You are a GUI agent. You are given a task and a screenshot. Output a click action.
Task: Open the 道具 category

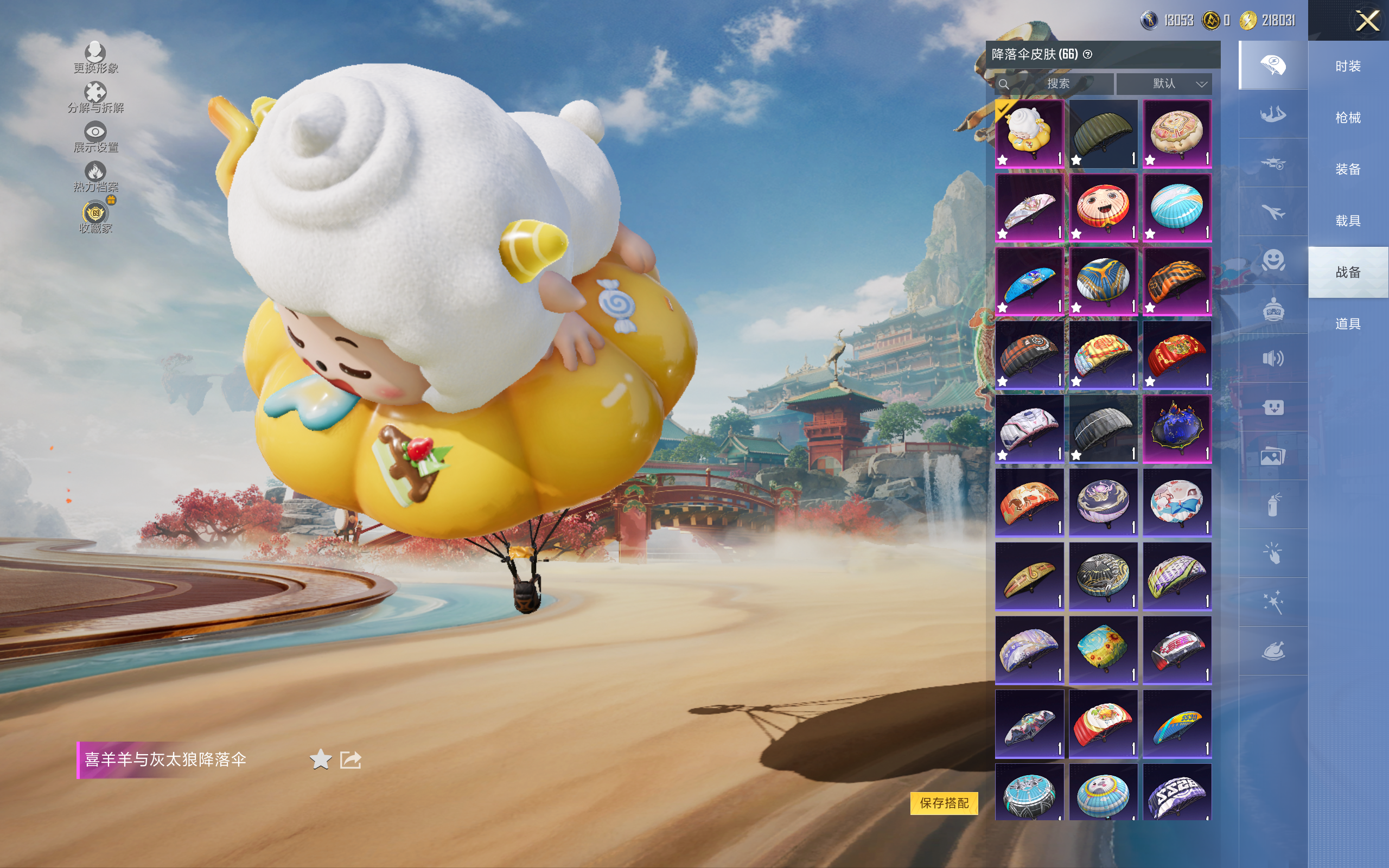1348,324
